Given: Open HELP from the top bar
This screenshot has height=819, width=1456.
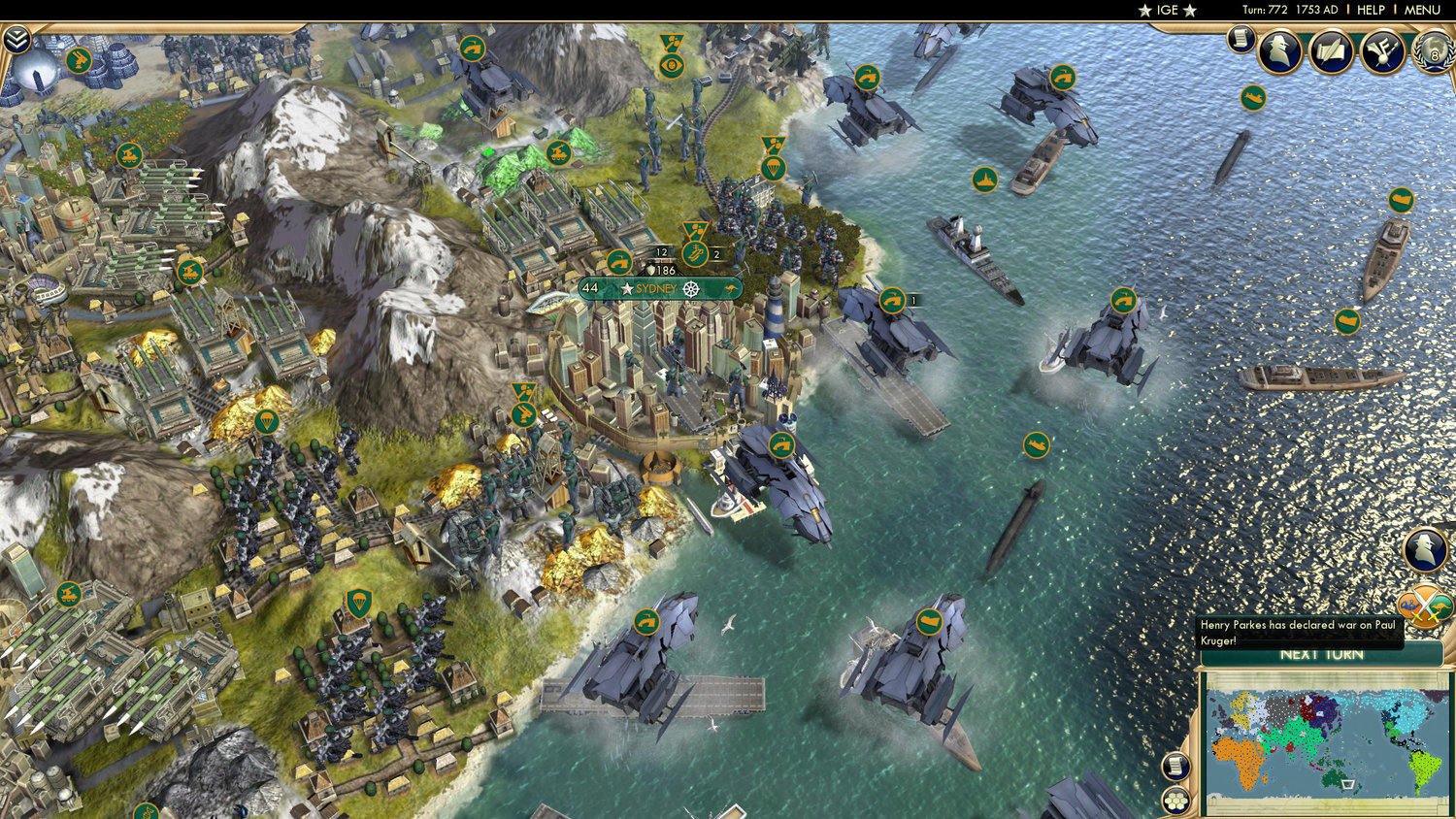Looking at the screenshot, I should coord(1372,10).
